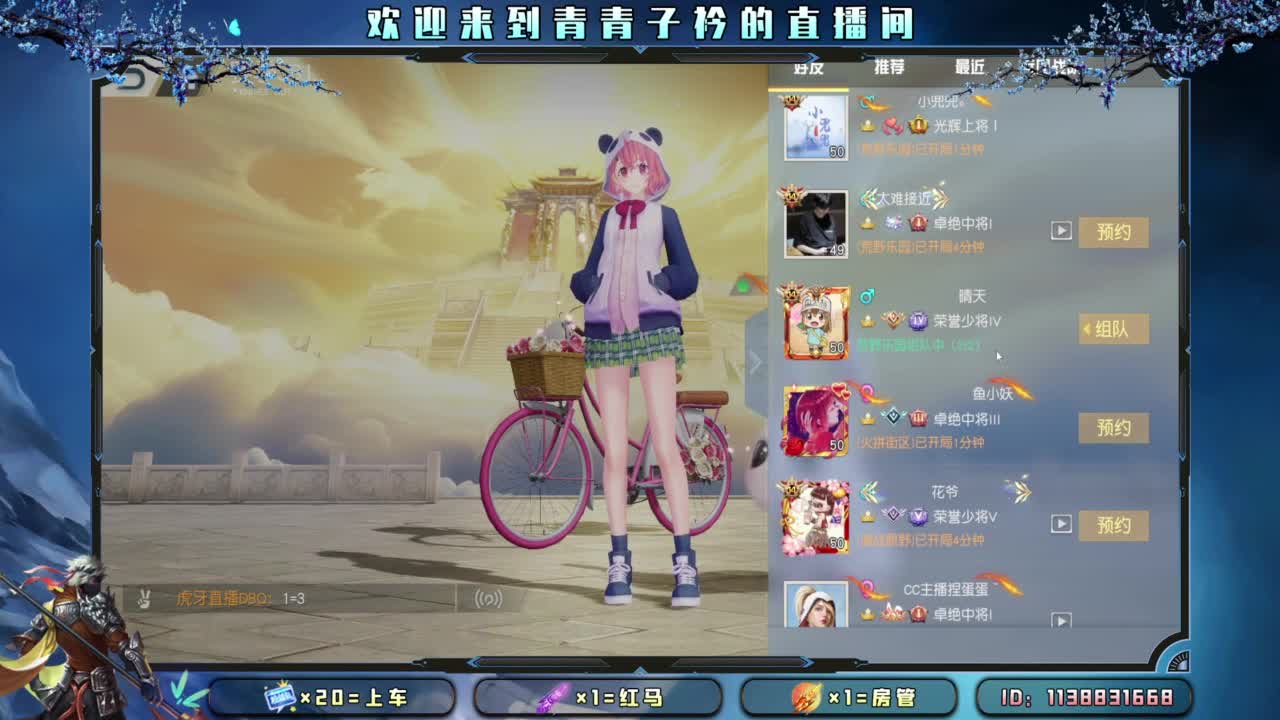
Task: Click the purple sword icon in the ×1=红马 bar
Action: click(552, 696)
